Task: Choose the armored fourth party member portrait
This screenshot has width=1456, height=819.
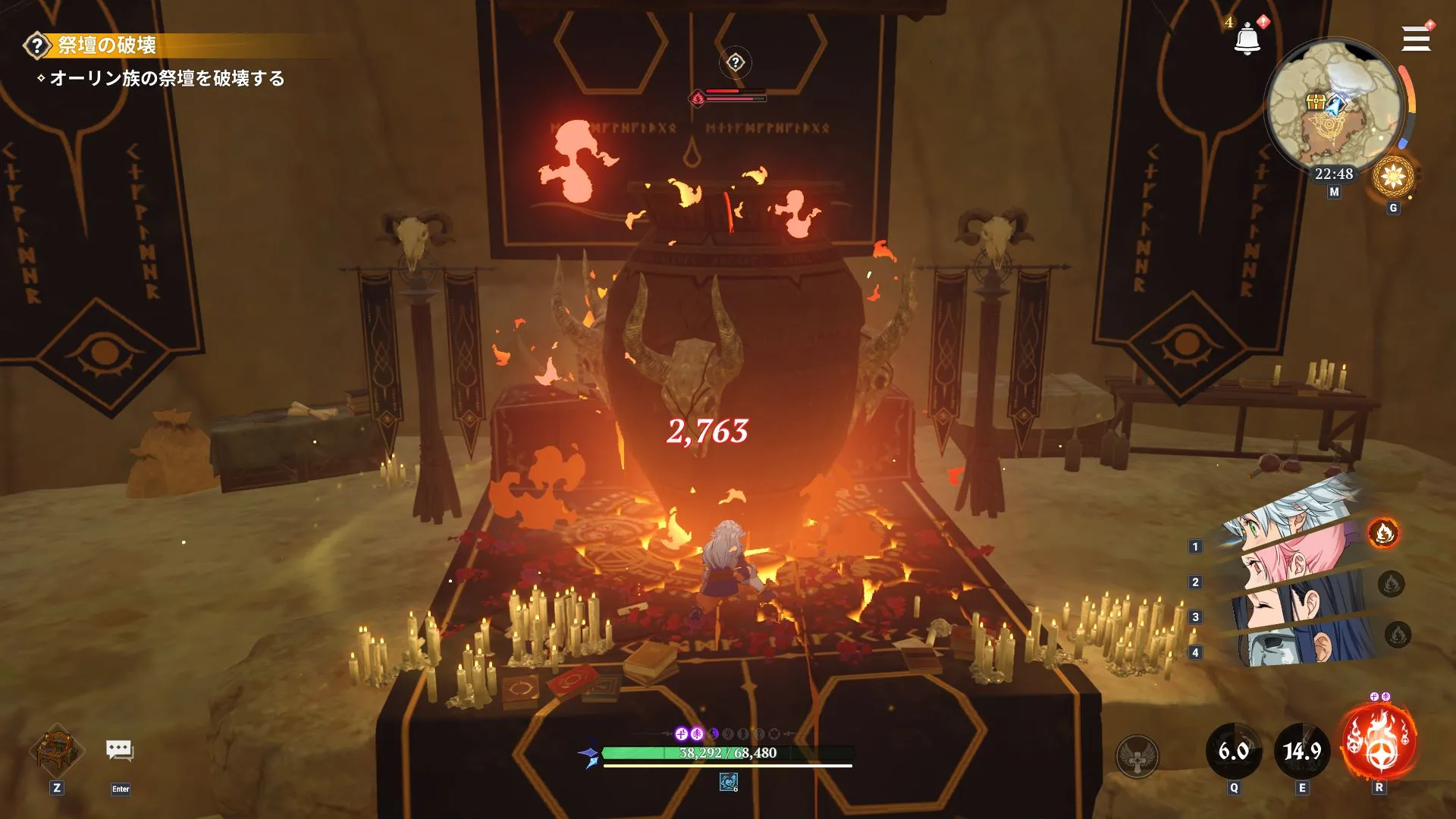Action: point(1289,645)
